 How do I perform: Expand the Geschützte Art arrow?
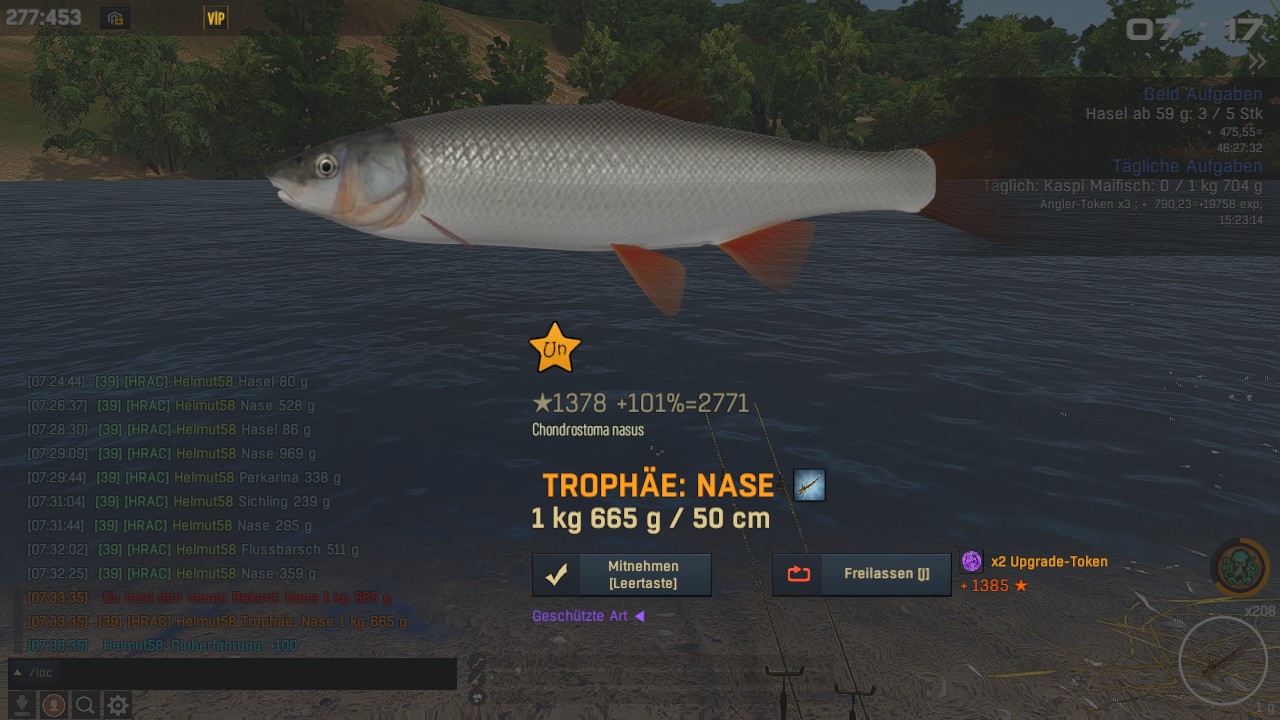[x=639, y=616]
